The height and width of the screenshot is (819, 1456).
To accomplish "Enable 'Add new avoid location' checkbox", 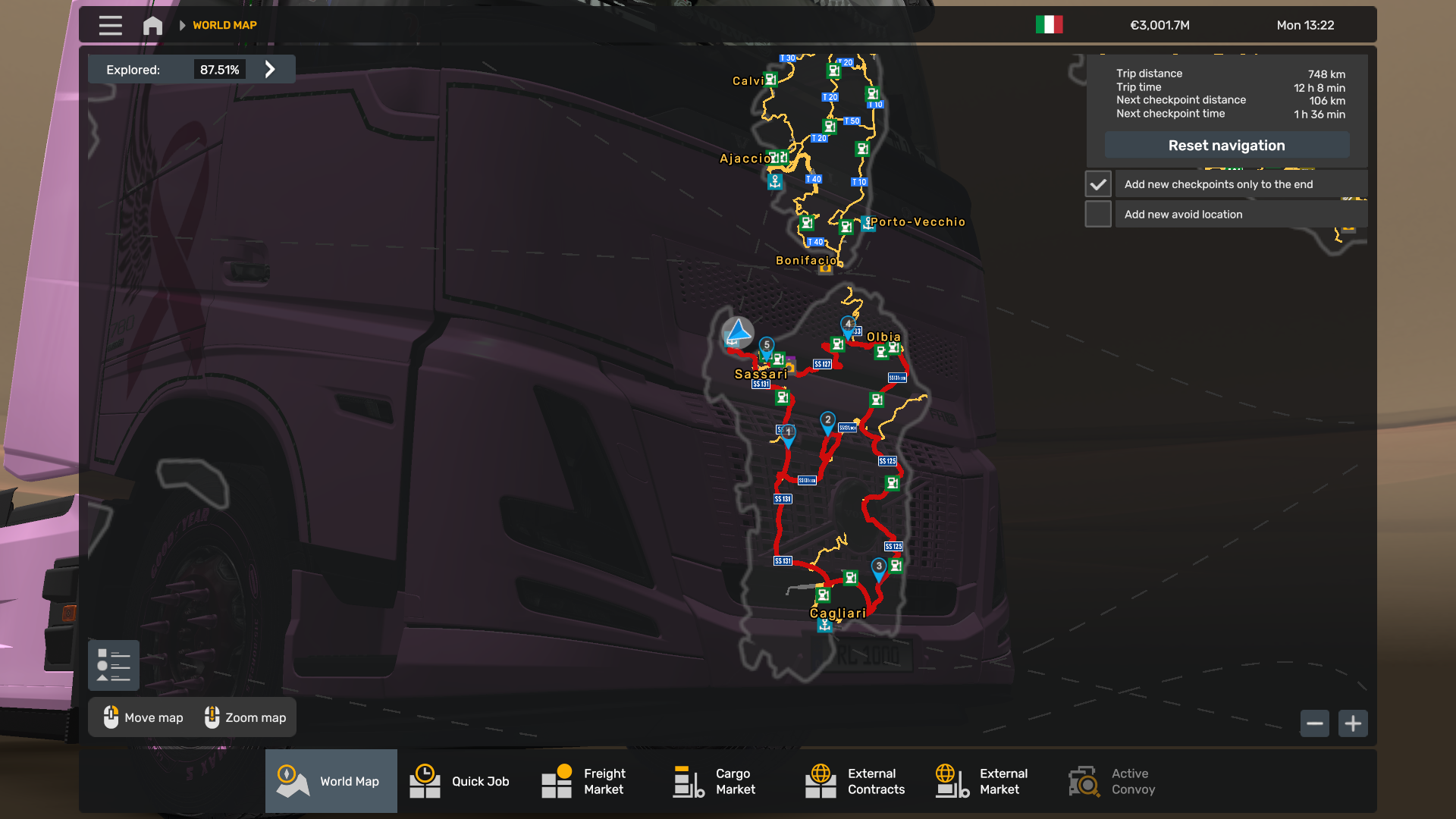I will [1098, 215].
